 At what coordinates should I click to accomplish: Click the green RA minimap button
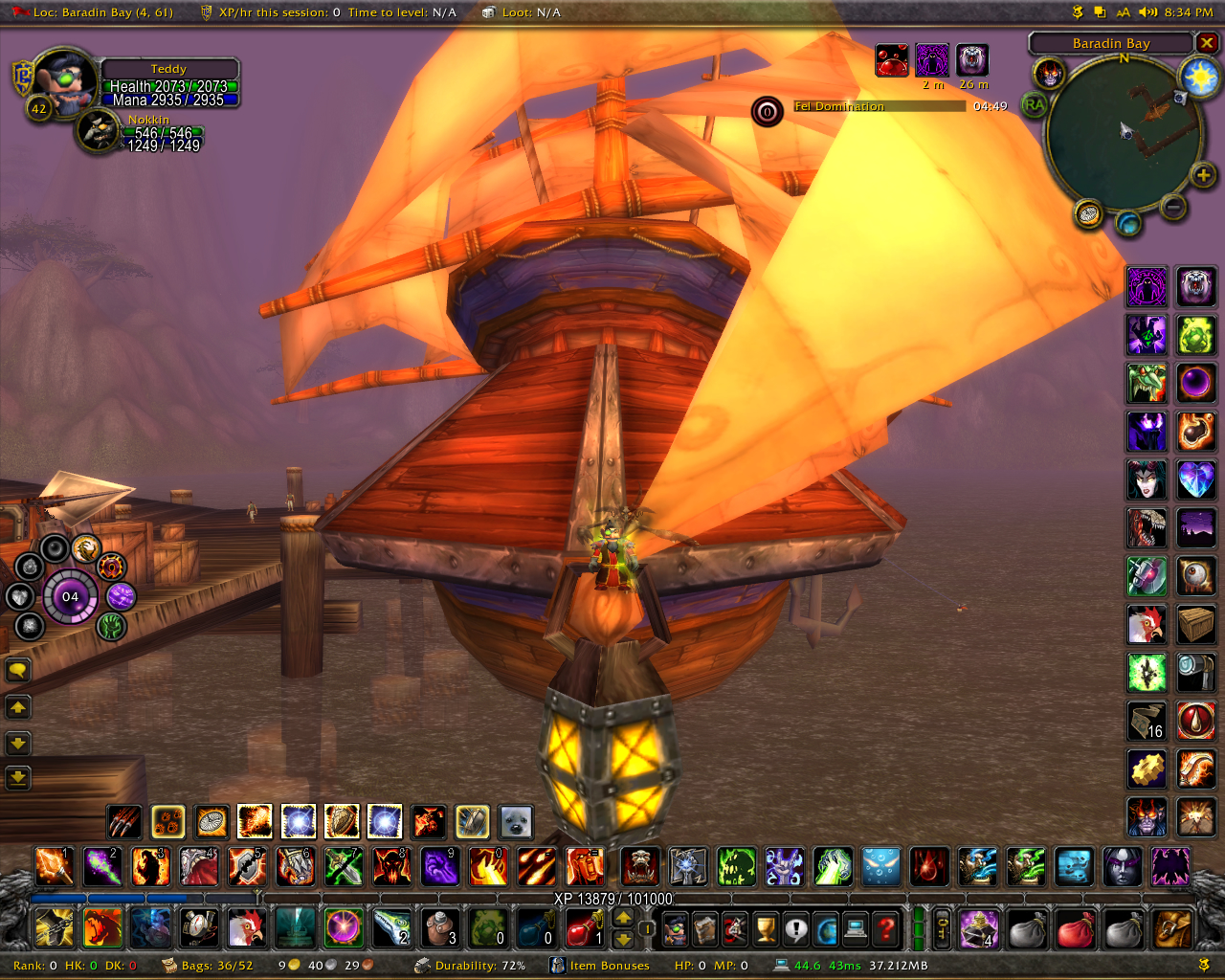[1035, 104]
